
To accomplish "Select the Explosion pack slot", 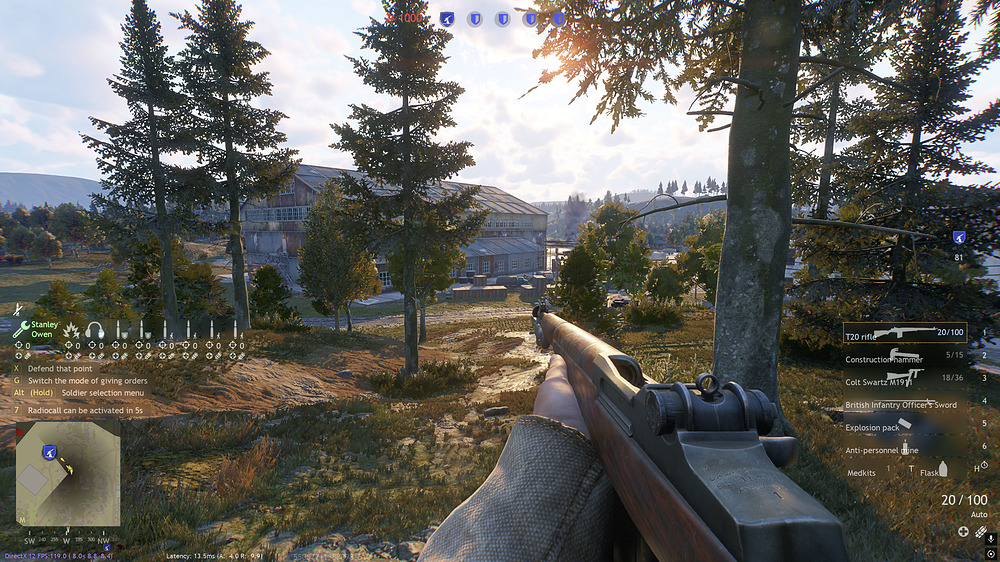I will [x=904, y=427].
